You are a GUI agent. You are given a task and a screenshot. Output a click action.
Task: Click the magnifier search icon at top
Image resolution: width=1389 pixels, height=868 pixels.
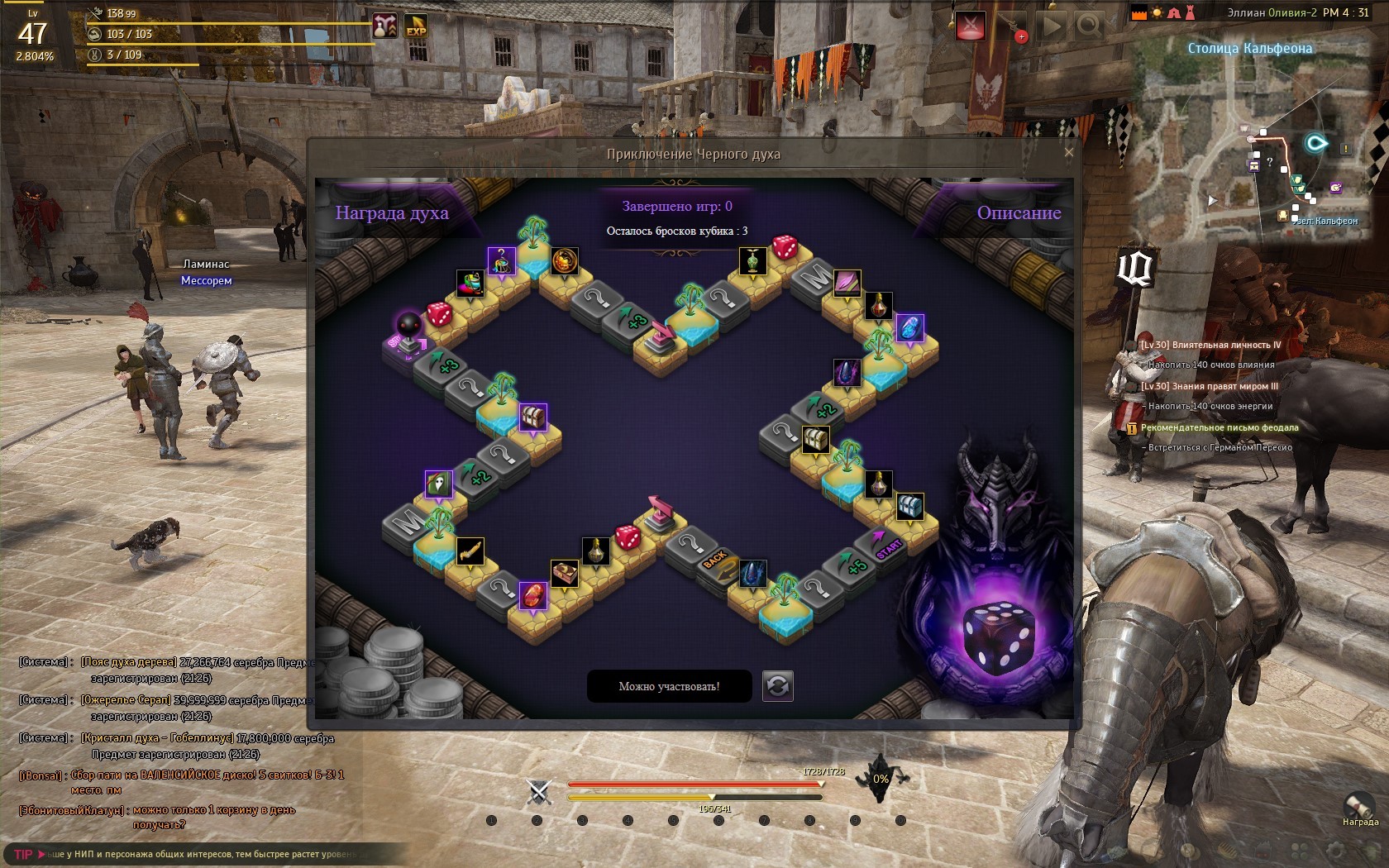[1089, 26]
